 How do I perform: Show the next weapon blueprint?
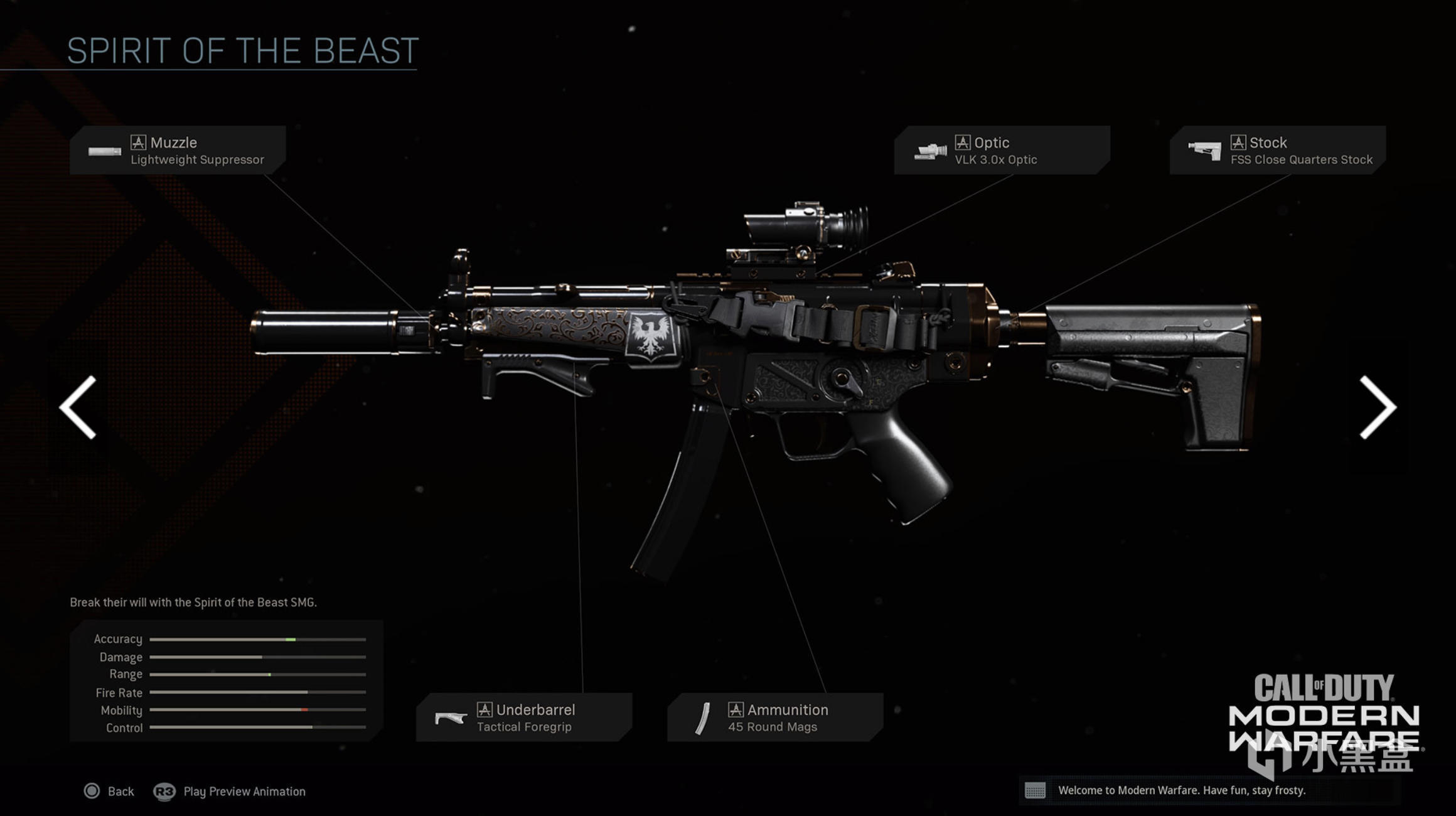pyautogui.click(x=1377, y=407)
